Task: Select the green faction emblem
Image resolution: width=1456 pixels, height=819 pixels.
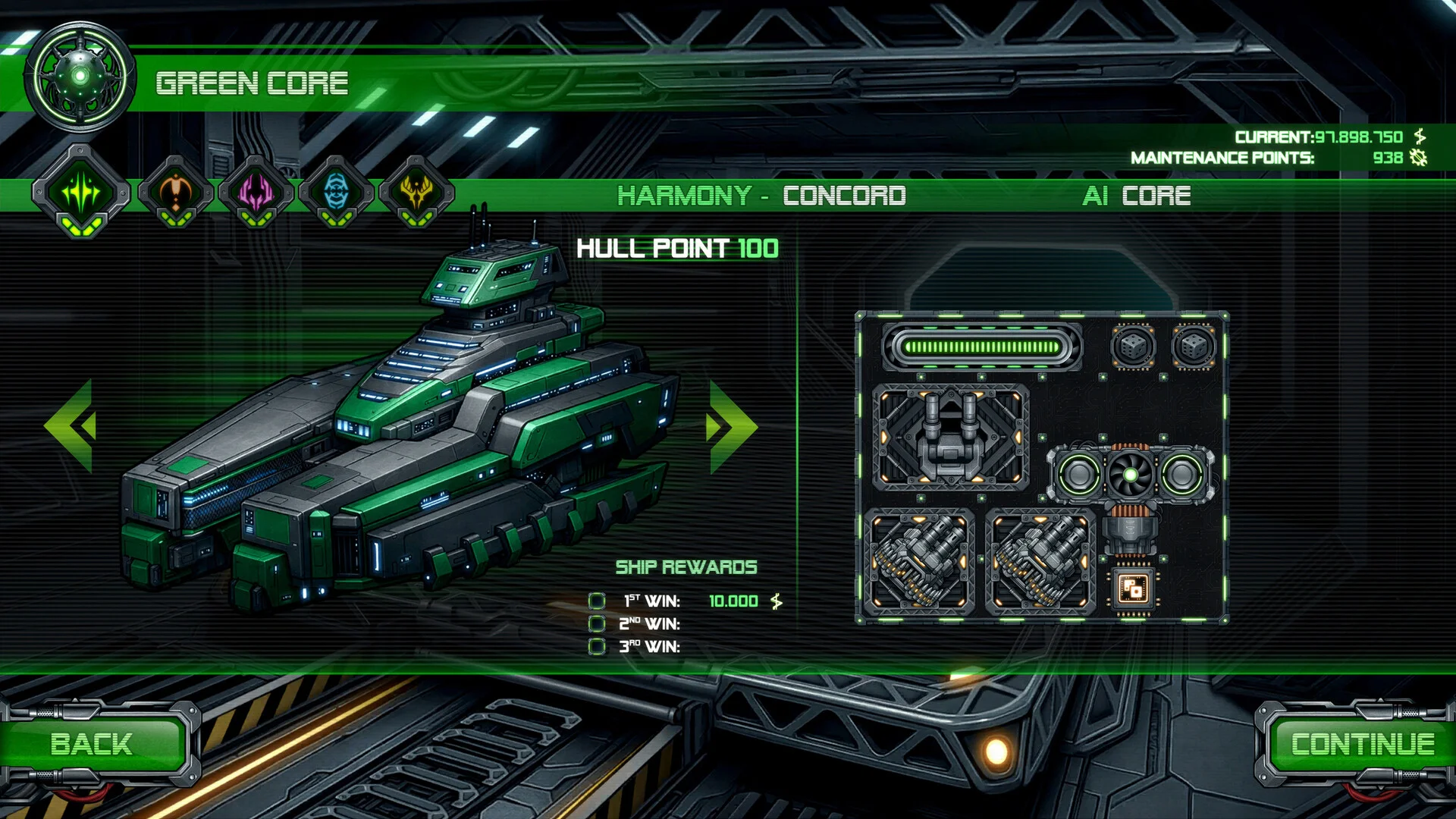Action: point(81,192)
